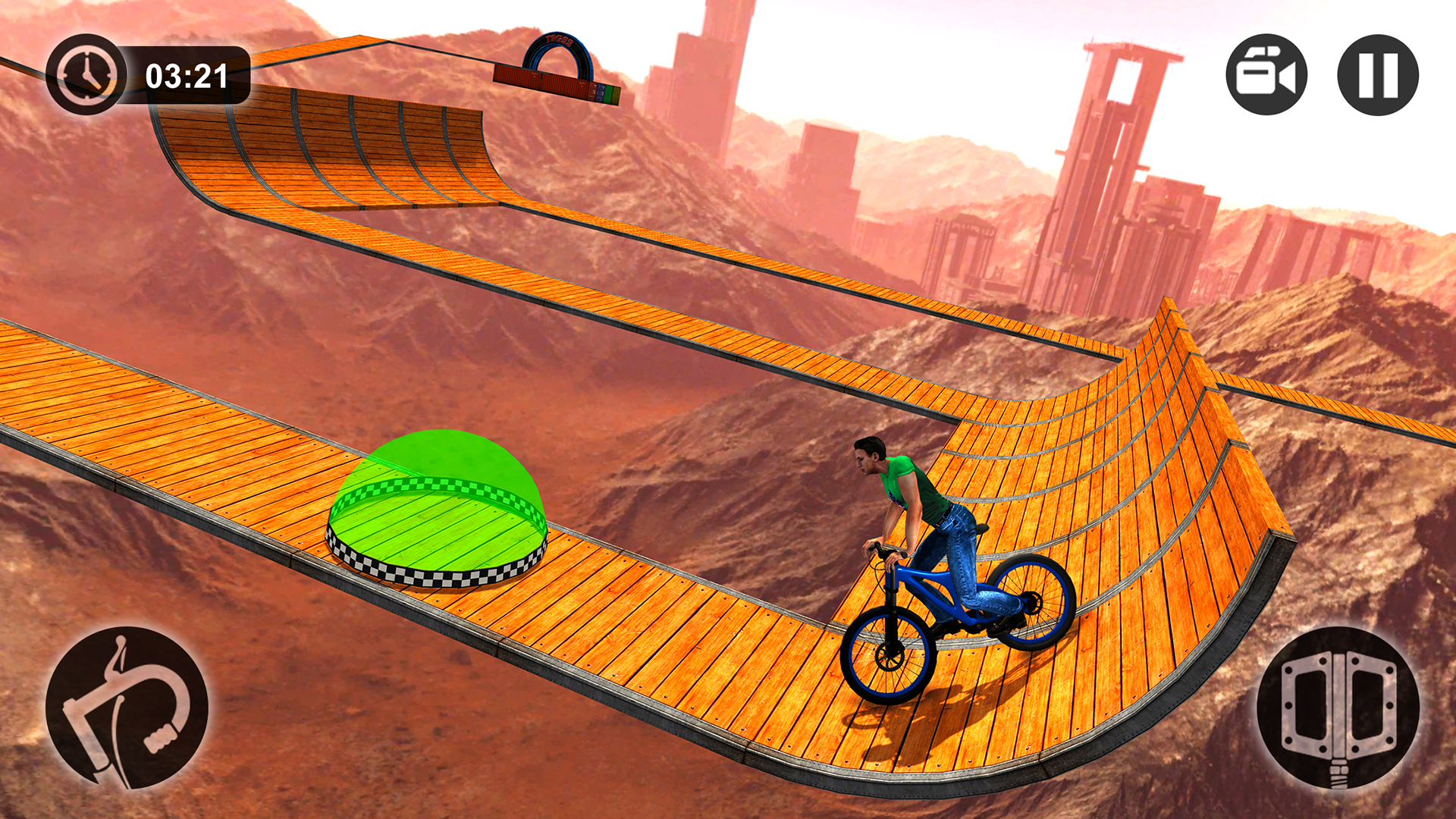Click the timer showing 03:21
Viewport: 1456px width, 819px height.
(186, 76)
